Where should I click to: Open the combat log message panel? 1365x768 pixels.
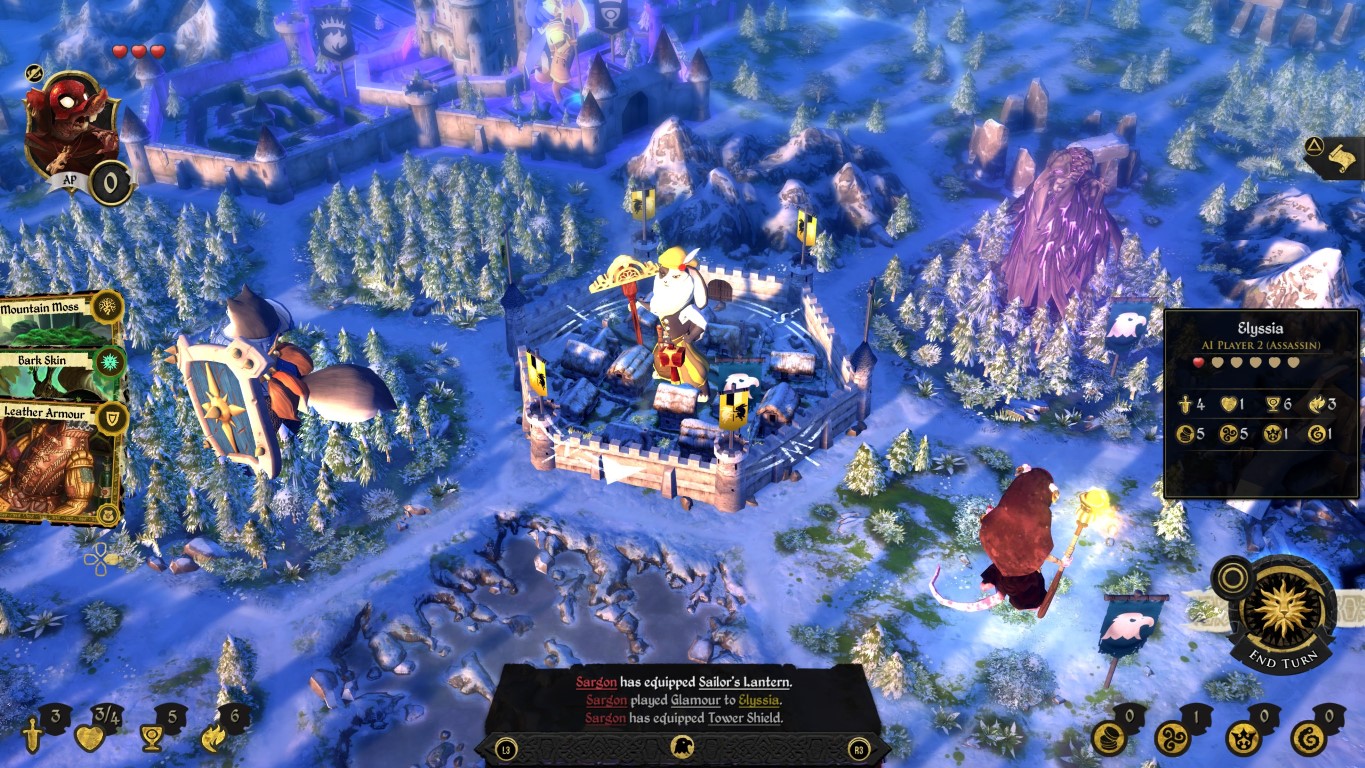point(683,699)
